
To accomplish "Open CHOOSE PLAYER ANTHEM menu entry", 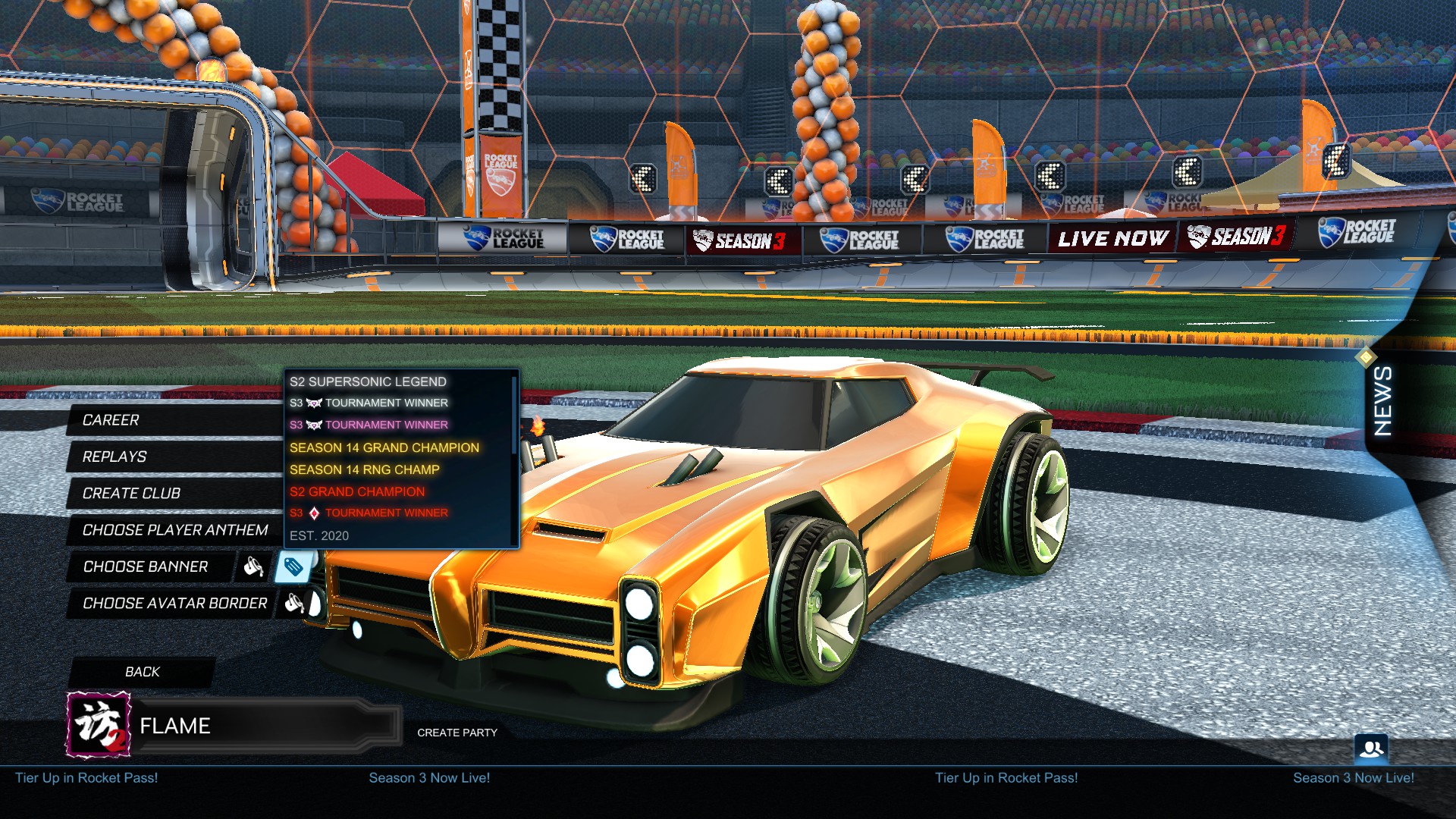I will [177, 530].
